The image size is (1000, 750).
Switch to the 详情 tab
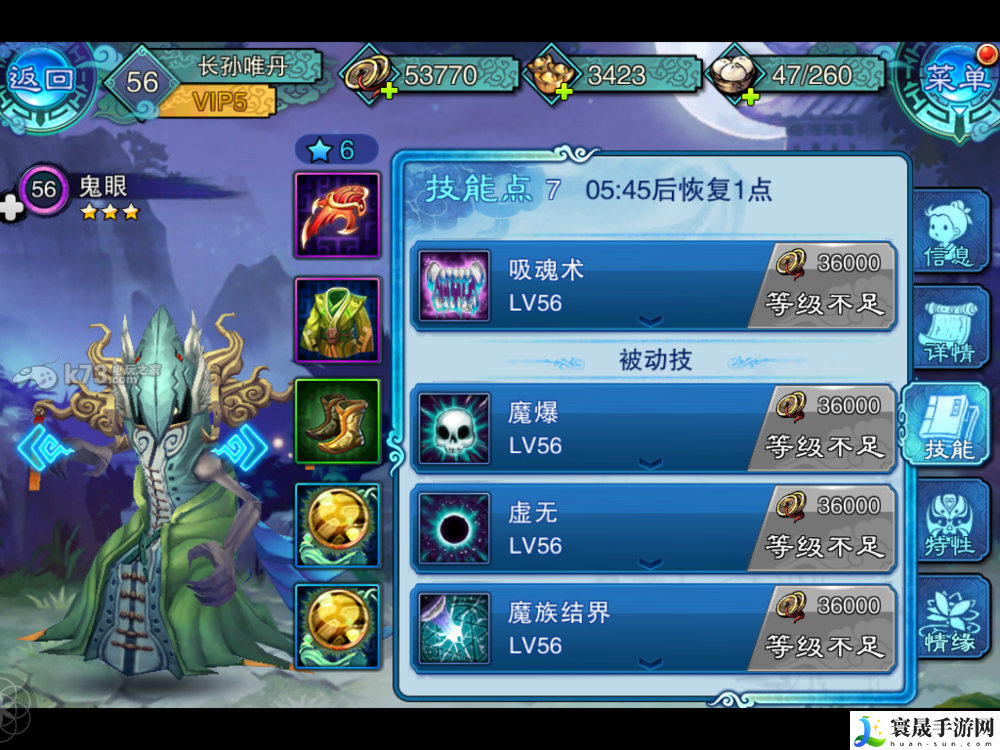949,337
